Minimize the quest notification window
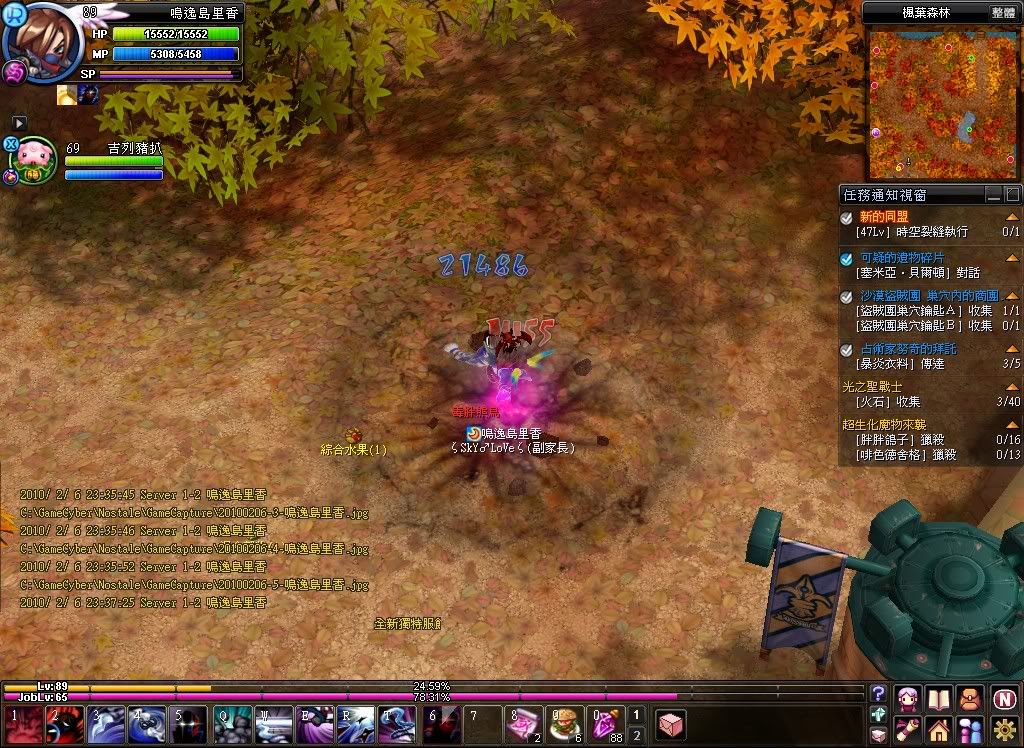Image resolution: width=1024 pixels, height=748 pixels. click(x=993, y=195)
